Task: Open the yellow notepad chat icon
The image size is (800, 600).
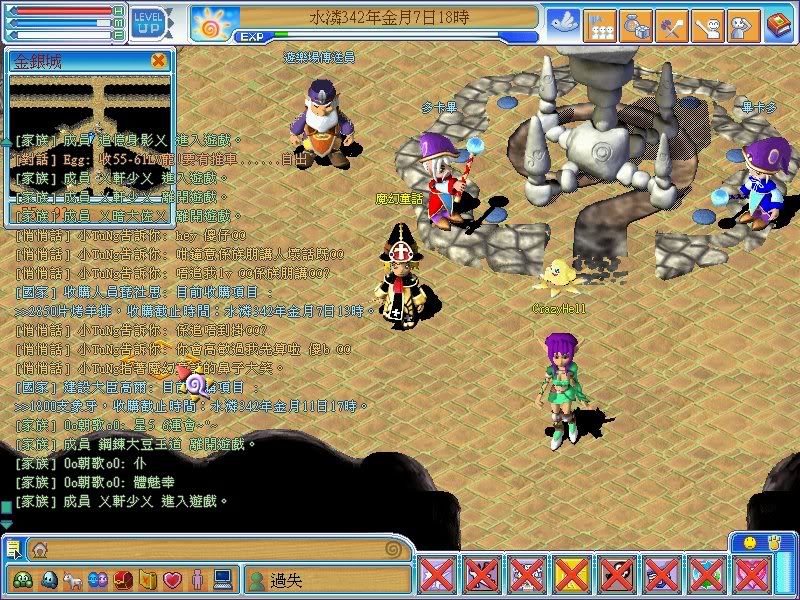Action: coord(14,548)
